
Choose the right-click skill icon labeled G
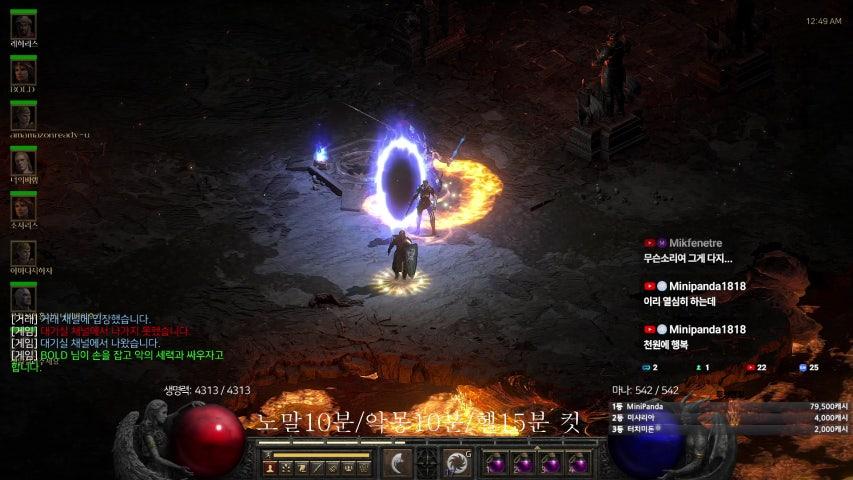(x=457, y=462)
